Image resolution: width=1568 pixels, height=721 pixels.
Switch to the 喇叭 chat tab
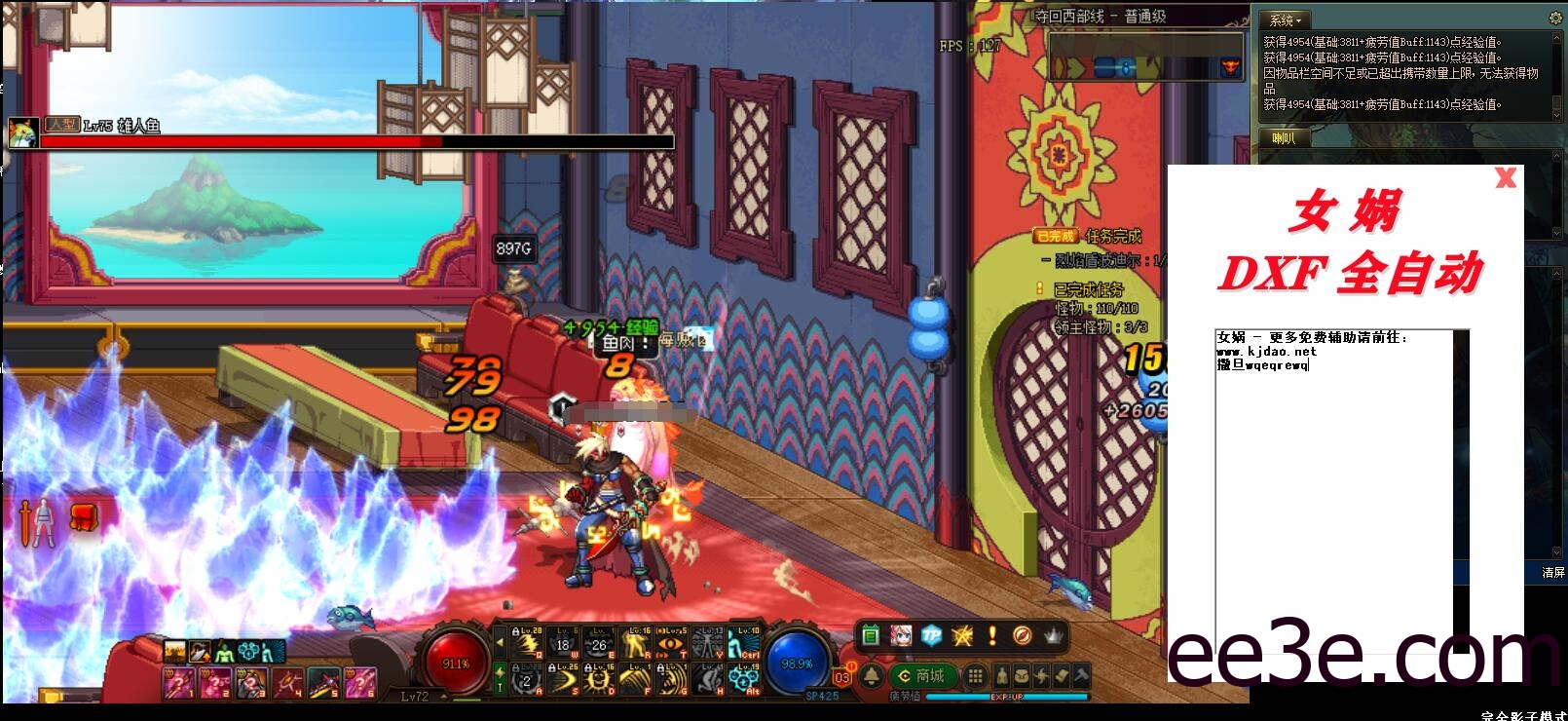click(1284, 138)
